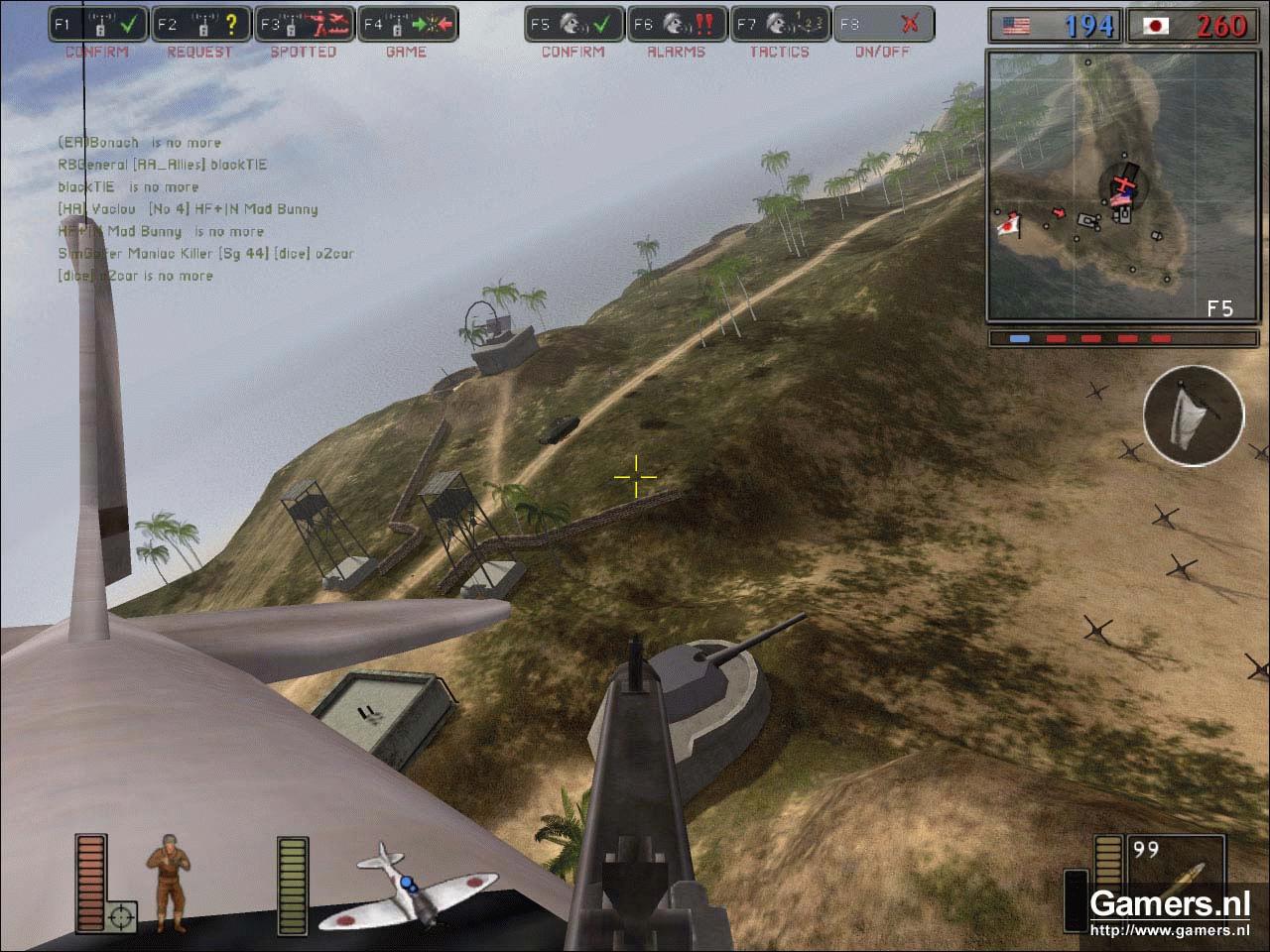Click the soldier status icon
Image resolution: width=1270 pixels, height=952 pixels.
click(166, 886)
